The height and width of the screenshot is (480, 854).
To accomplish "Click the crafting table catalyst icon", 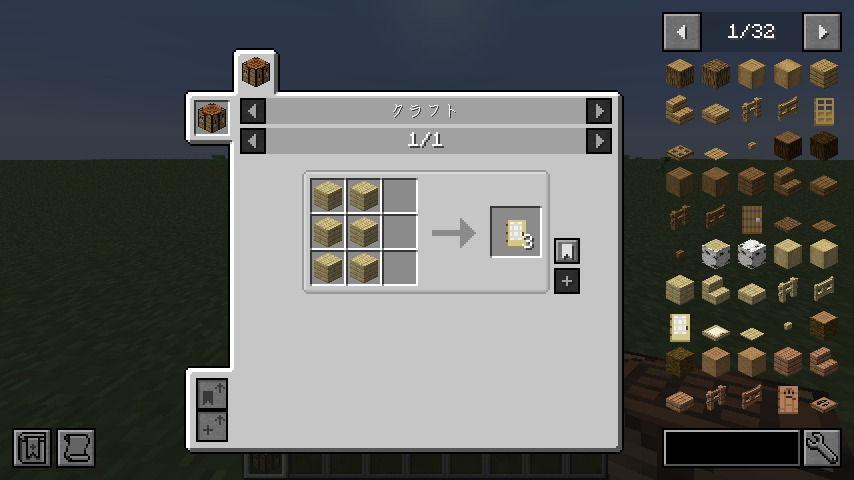I will coord(212,118).
